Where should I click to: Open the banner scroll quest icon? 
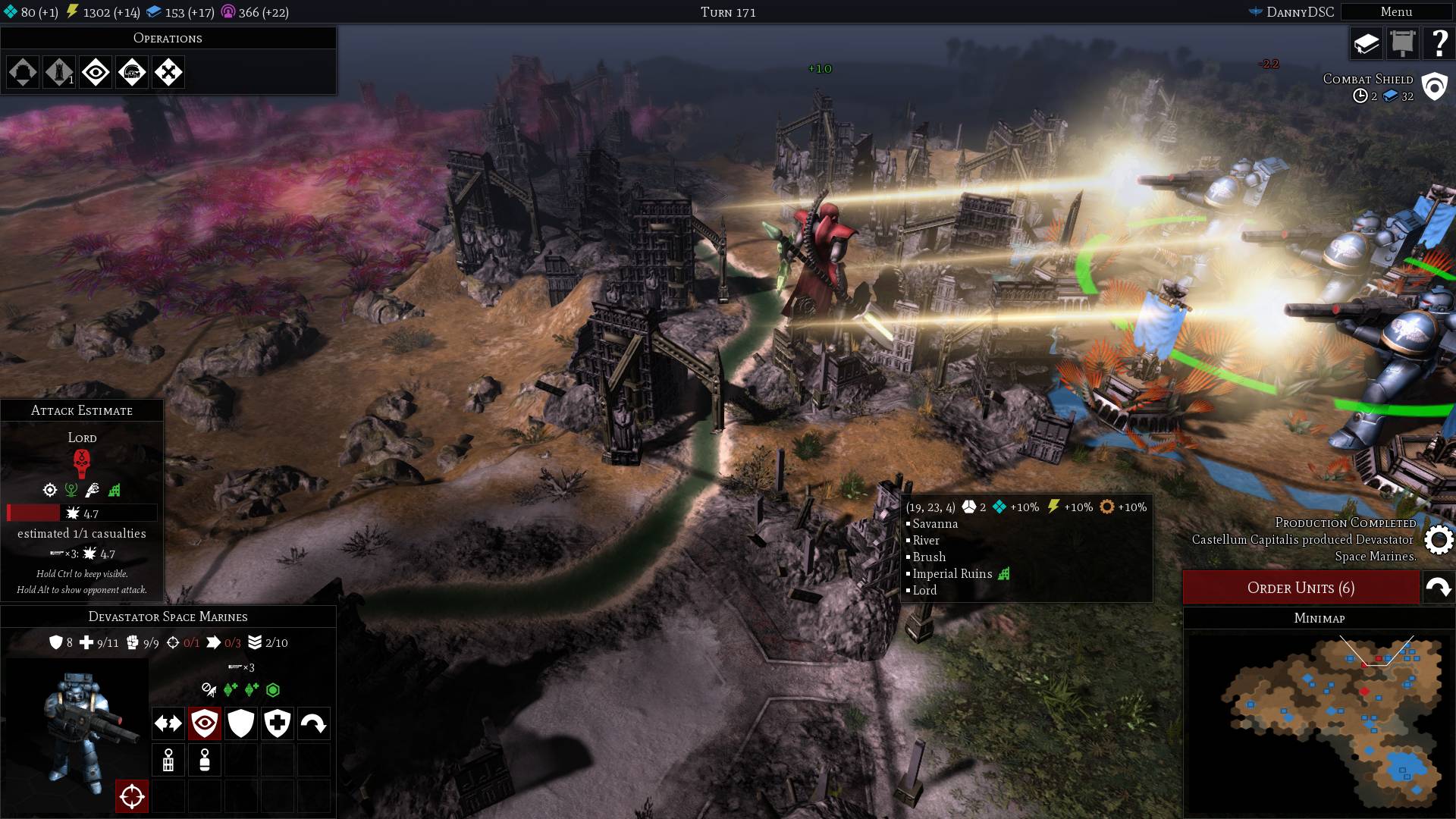pyautogui.click(x=1402, y=44)
